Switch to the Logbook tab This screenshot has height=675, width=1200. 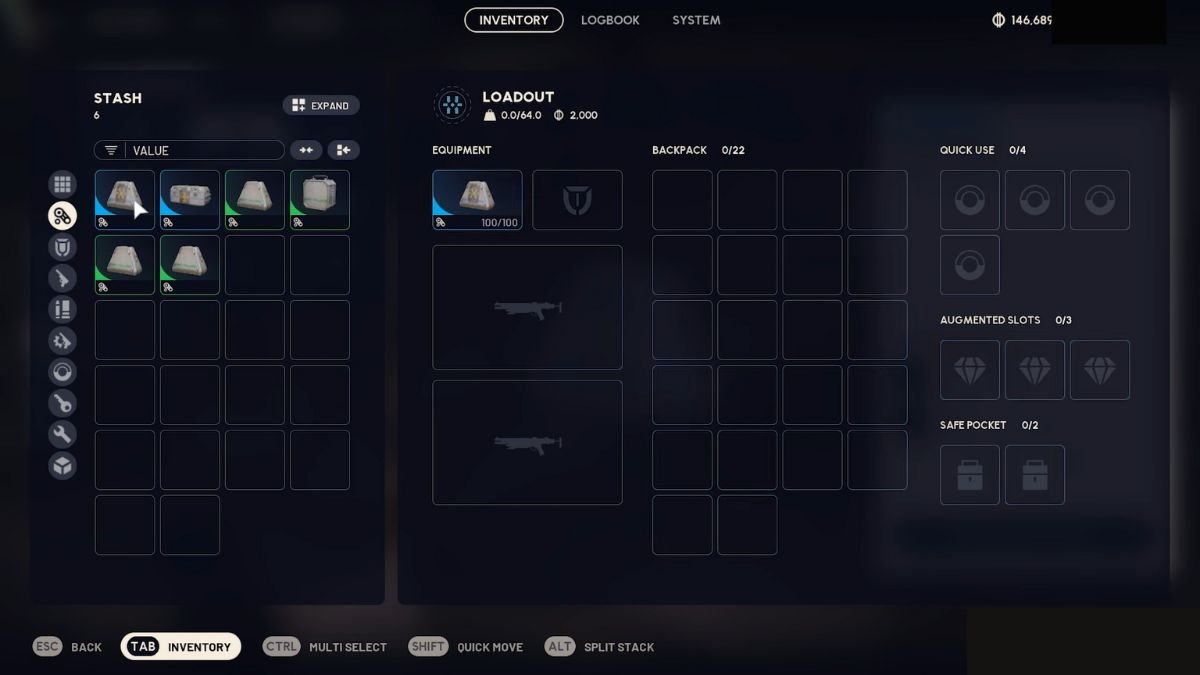click(x=609, y=20)
